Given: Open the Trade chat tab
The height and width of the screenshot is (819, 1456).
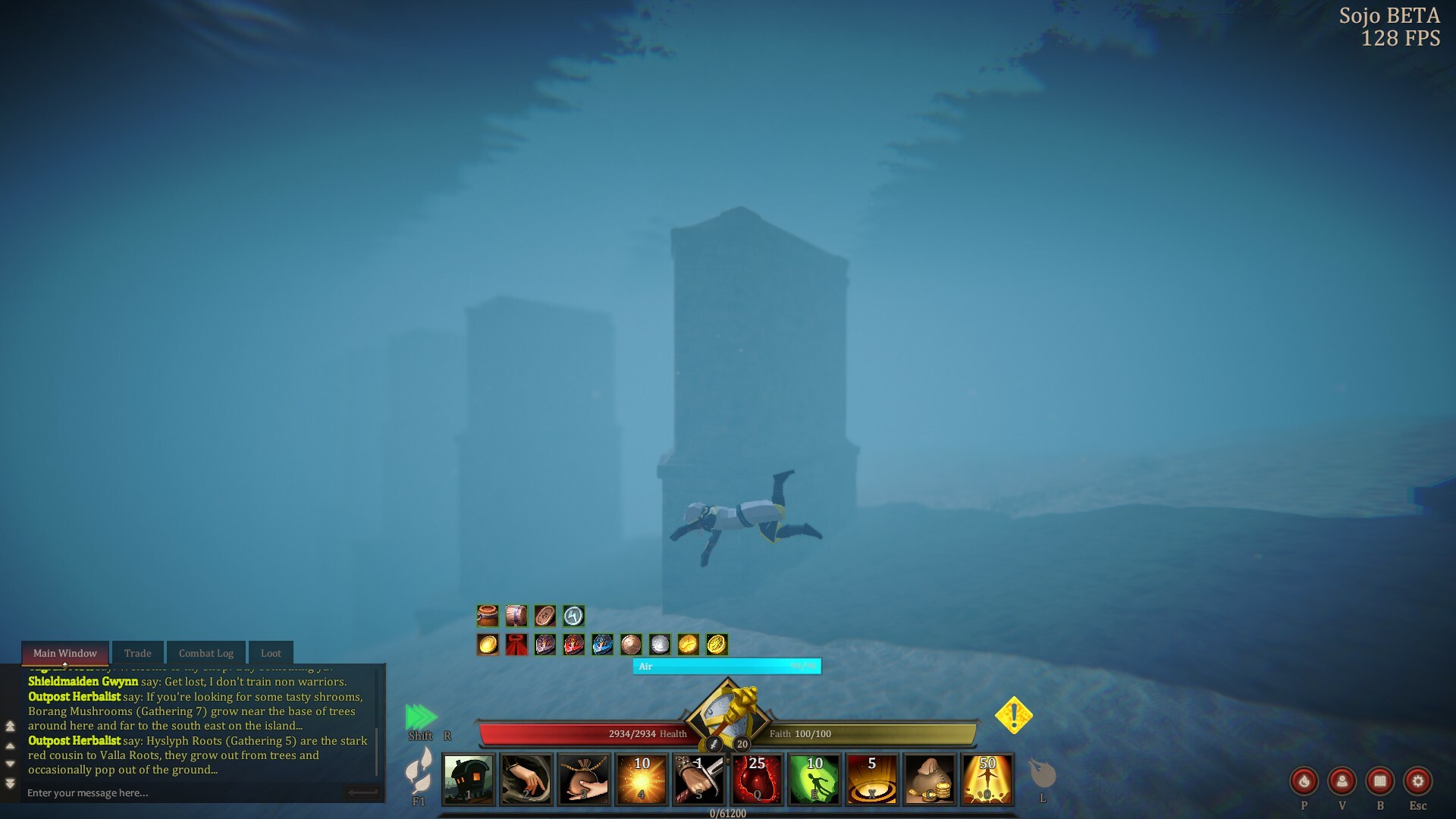Looking at the screenshot, I should [137, 652].
